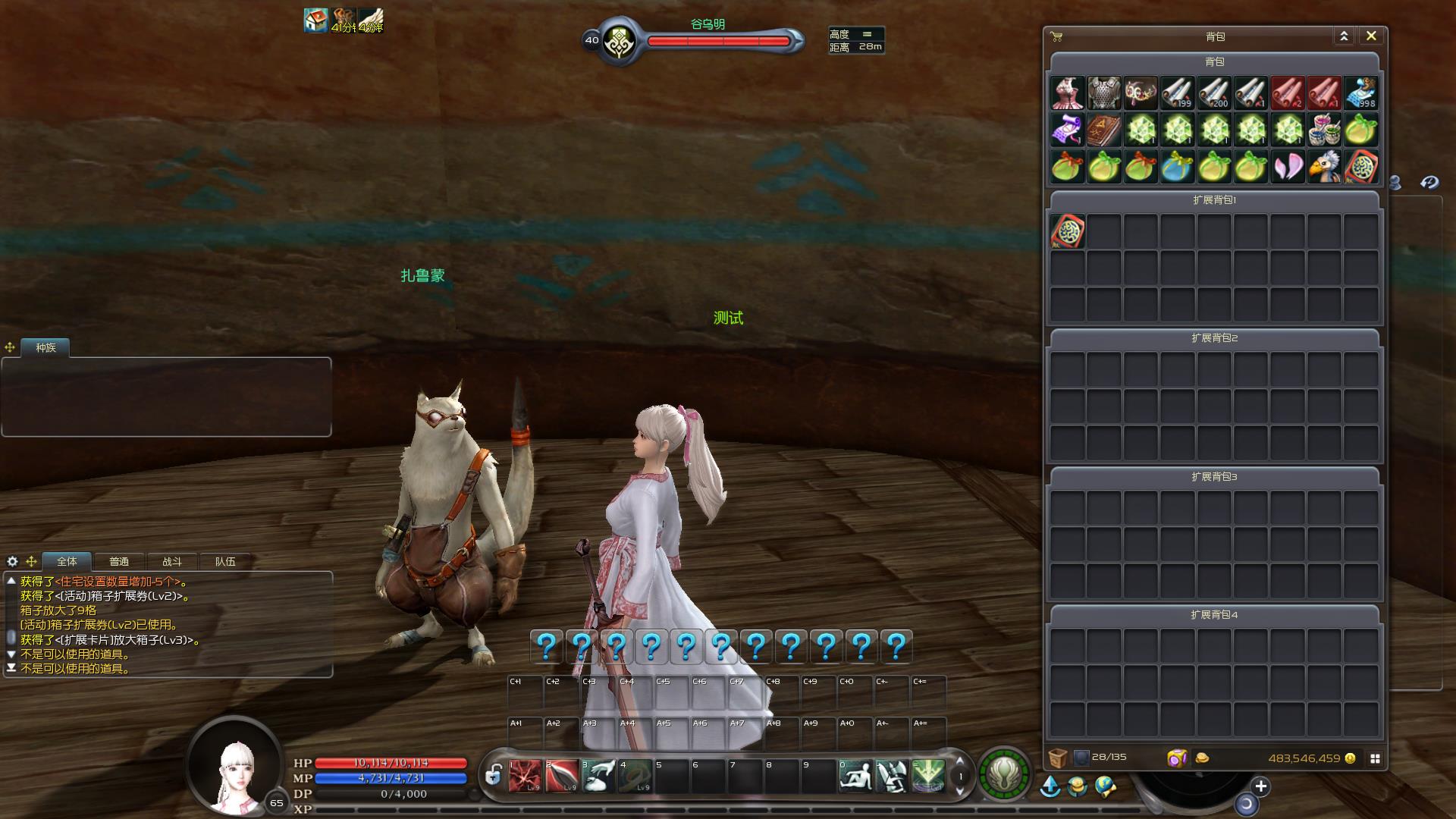Collapse the bag with the double-arrow button
Viewport: 1456px width, 819px height.
1344,36
